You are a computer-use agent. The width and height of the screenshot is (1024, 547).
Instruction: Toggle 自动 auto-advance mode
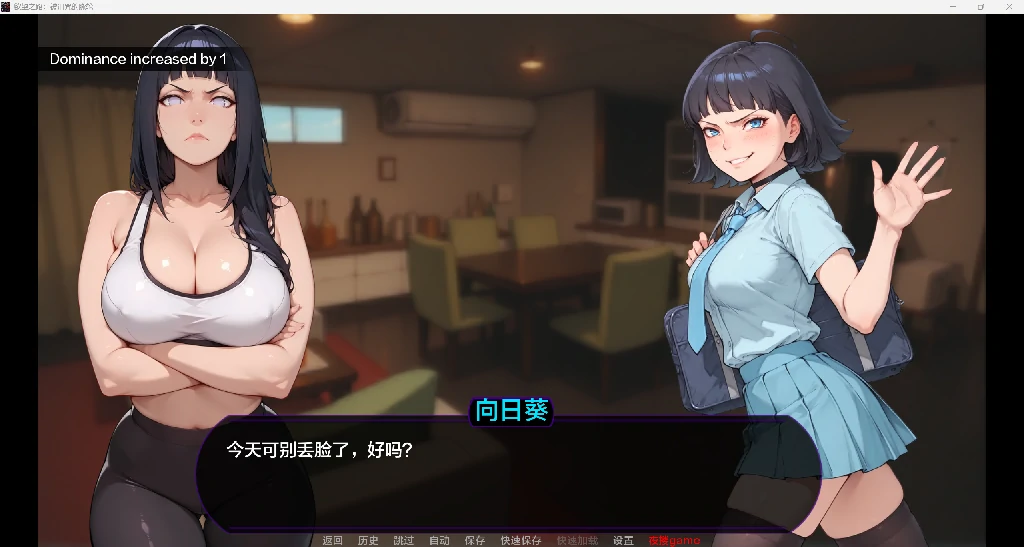(x=439, y=540)
